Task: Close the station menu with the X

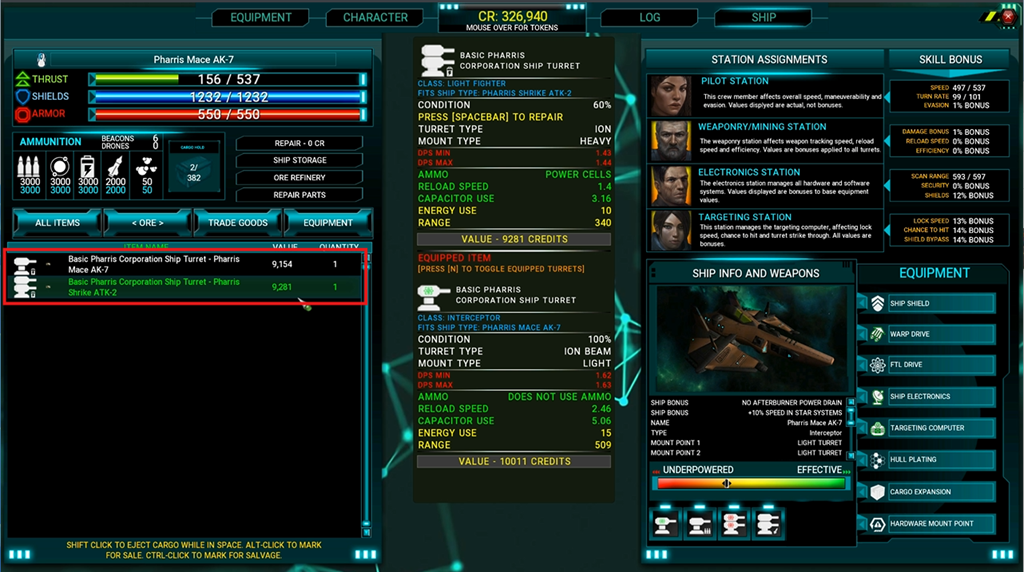Action: 1007,17
